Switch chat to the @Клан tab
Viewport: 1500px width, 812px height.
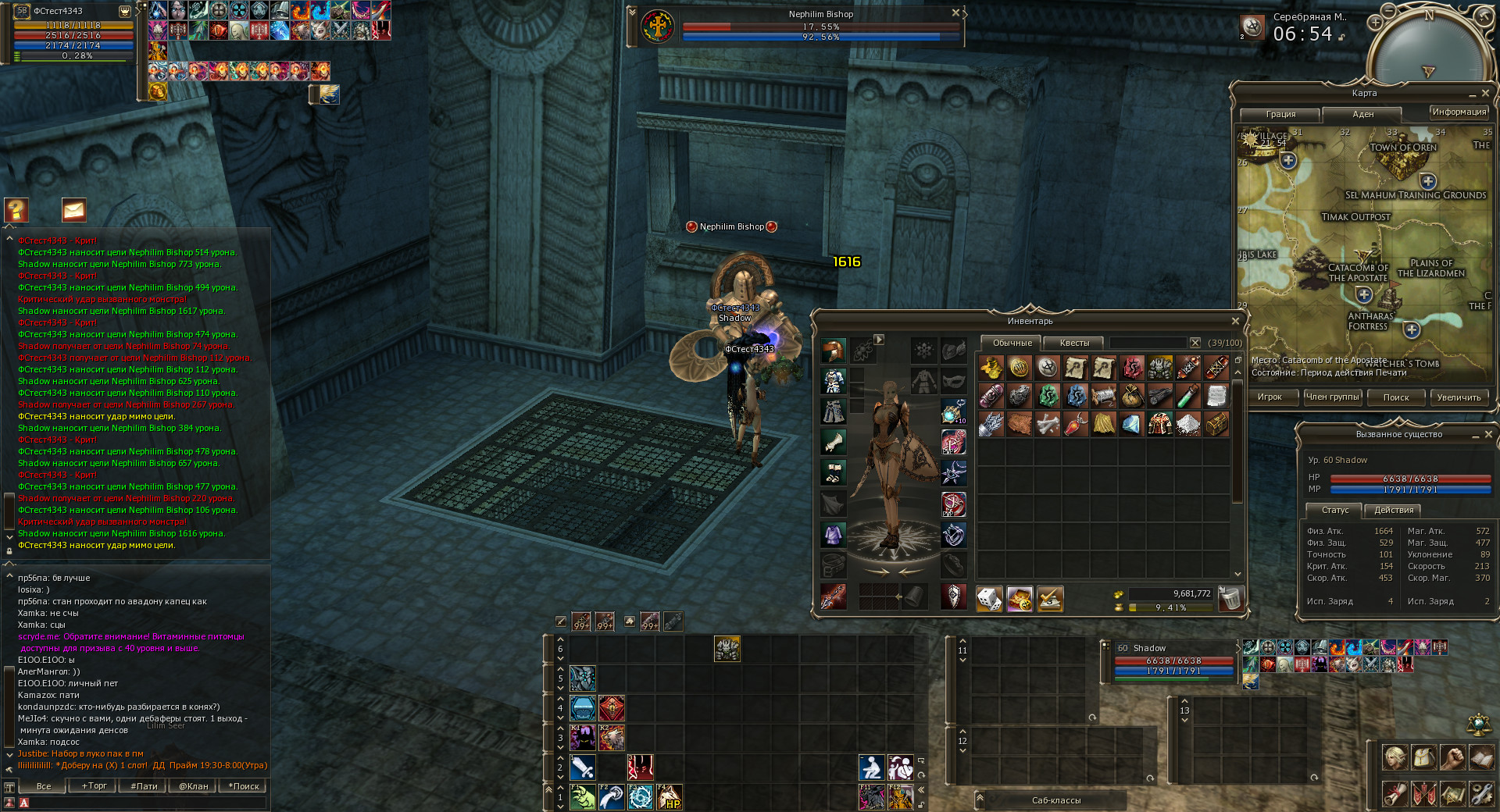193,786
